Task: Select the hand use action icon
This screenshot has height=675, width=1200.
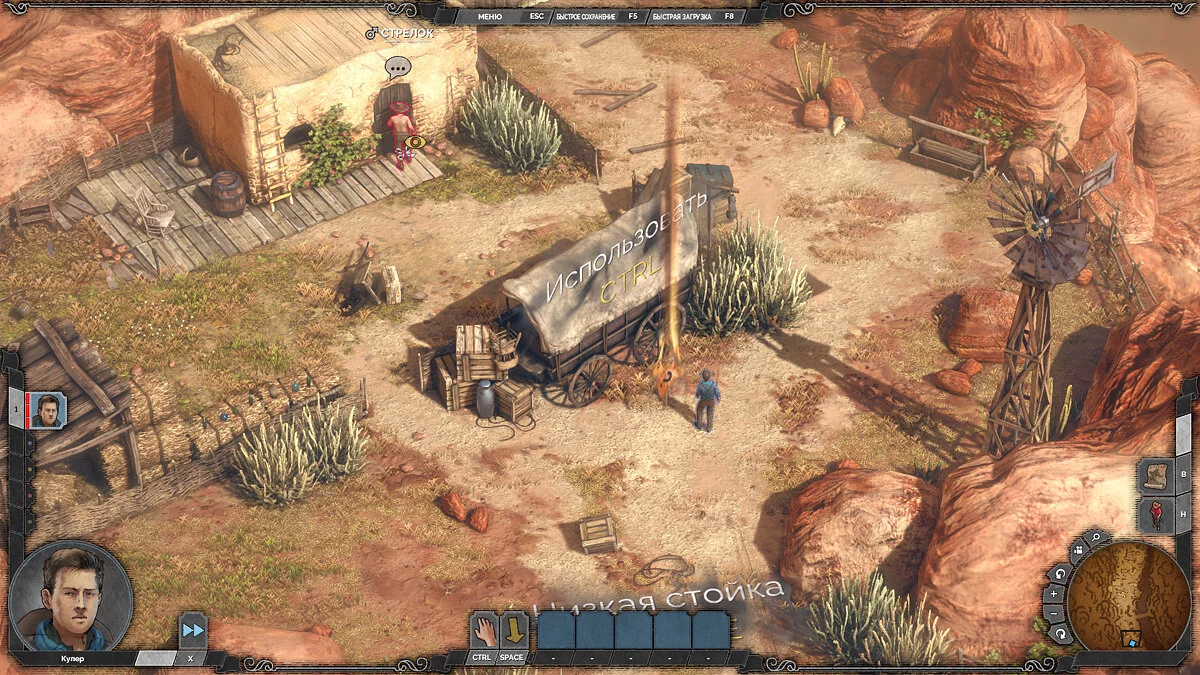Action: (x=484, y=630)
